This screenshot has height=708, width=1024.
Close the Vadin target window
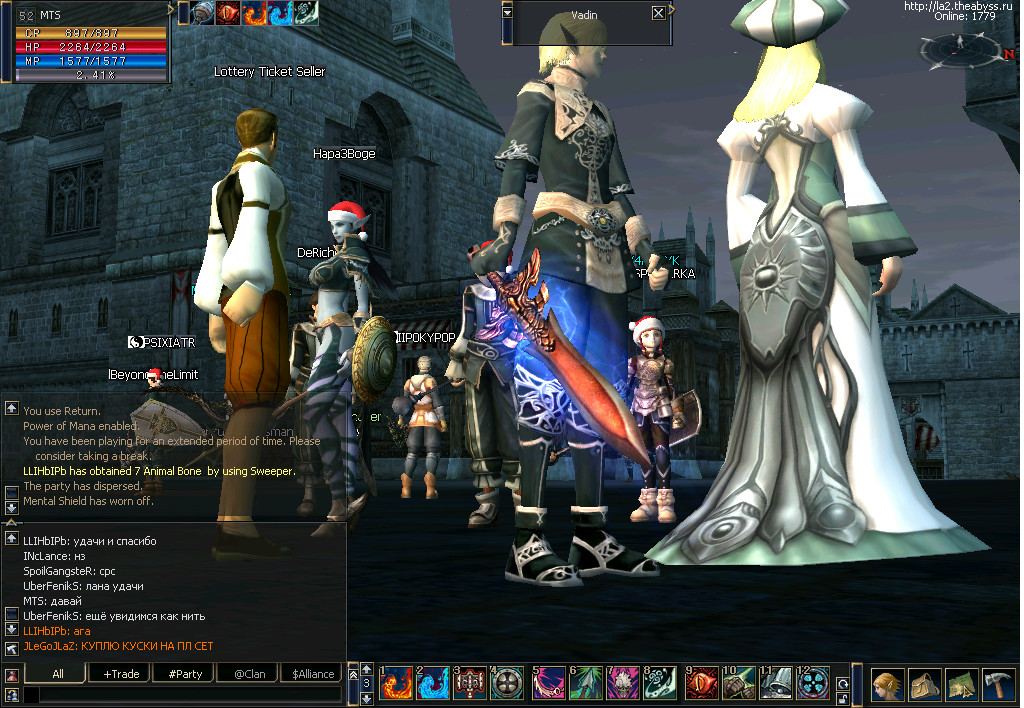pos(658,14)
